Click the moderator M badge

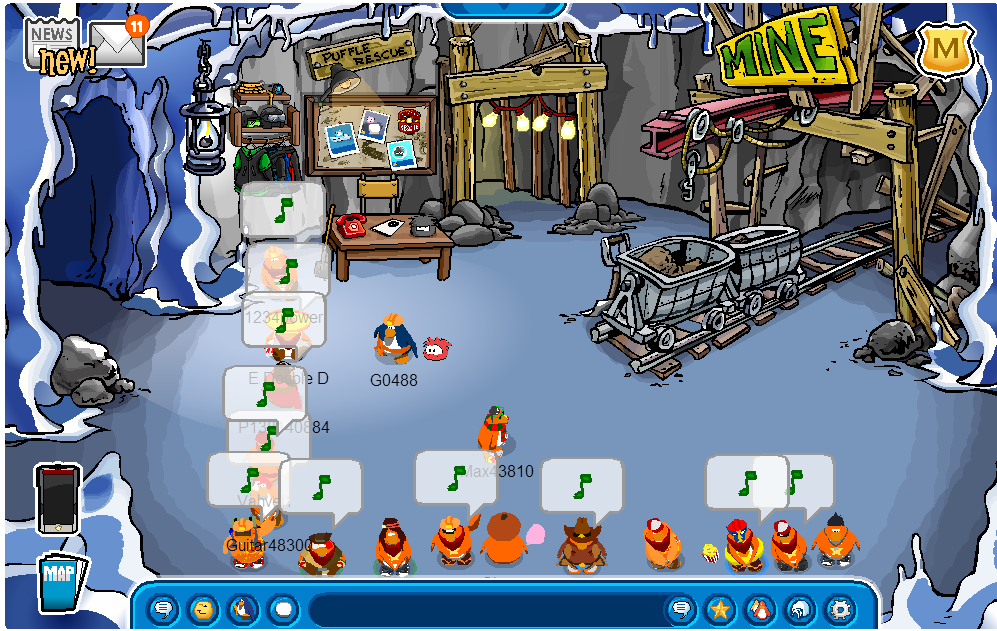coord(945,48)
